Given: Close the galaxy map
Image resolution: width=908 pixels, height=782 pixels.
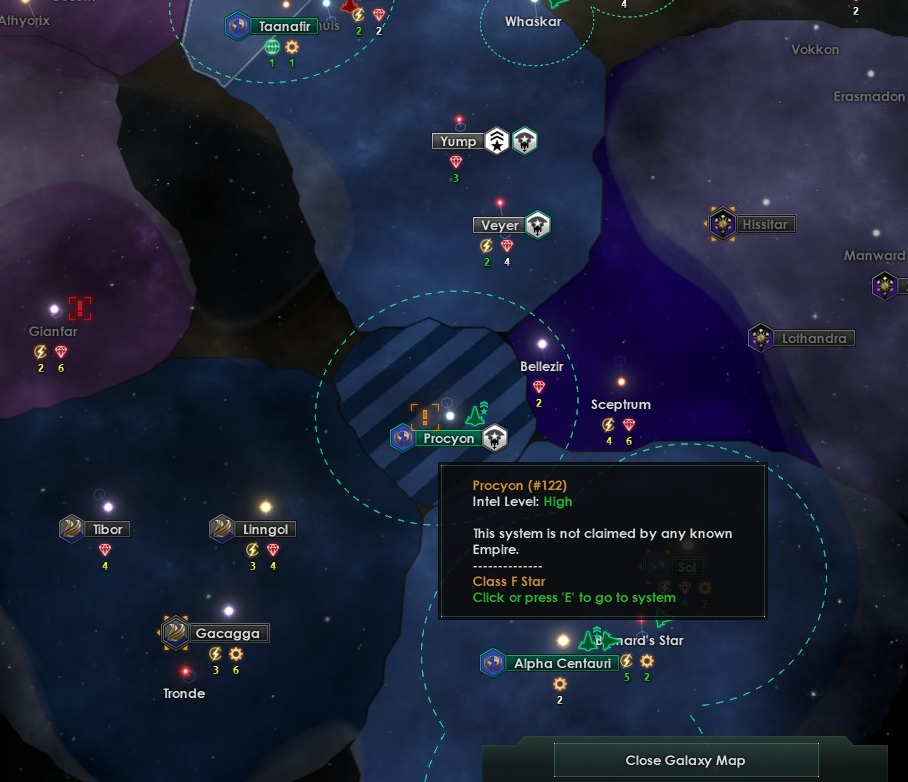Looking at the screenshot, I should (685, 760).
